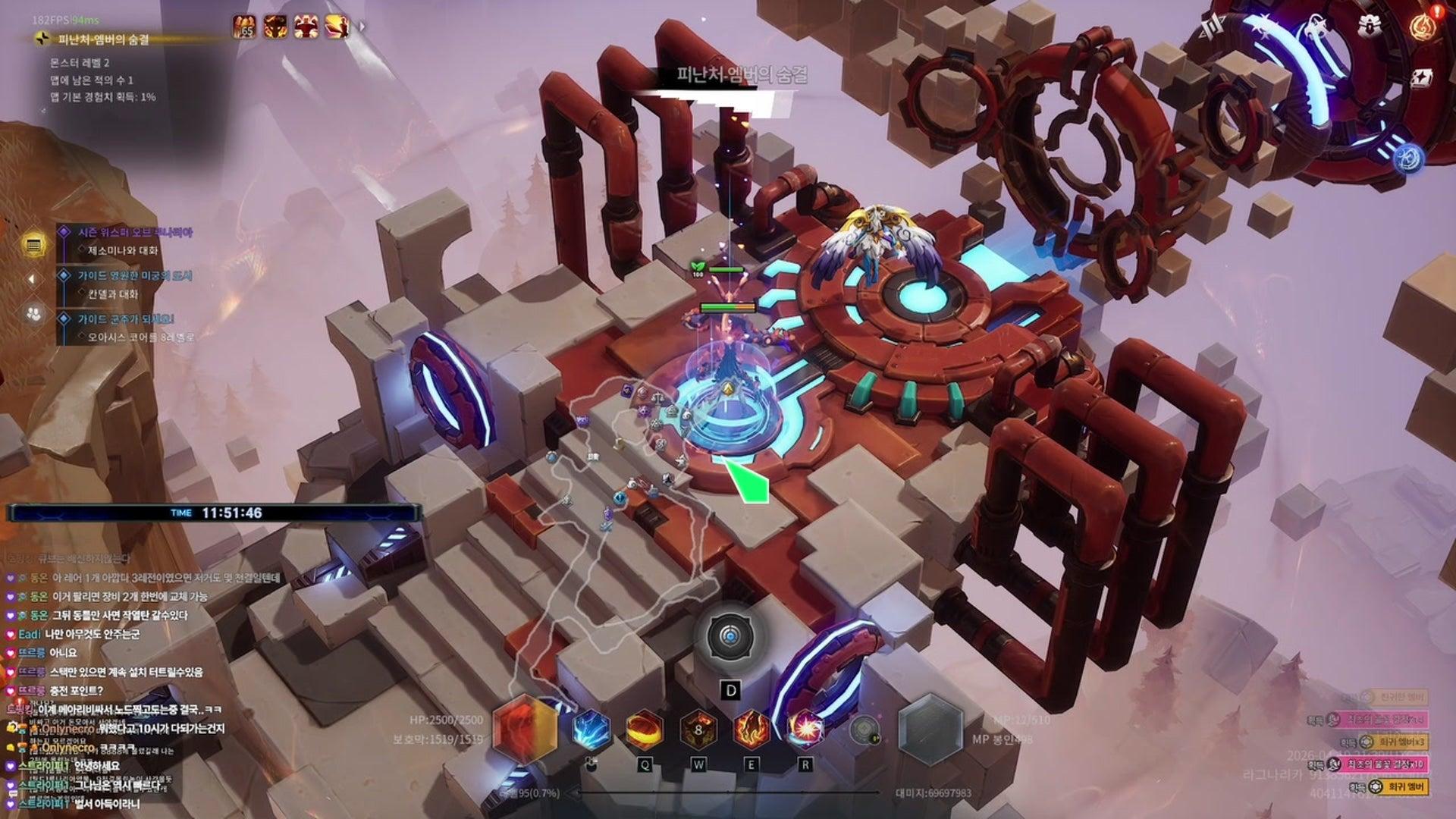The width and height of the screenshot is (1456, 819).
Task: Open the blue glowing rune orb
Action: point(1408,158)
